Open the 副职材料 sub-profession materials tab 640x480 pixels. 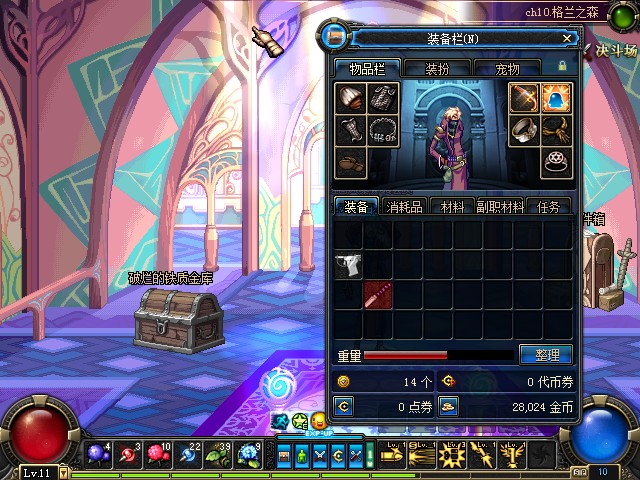(500, 206)
